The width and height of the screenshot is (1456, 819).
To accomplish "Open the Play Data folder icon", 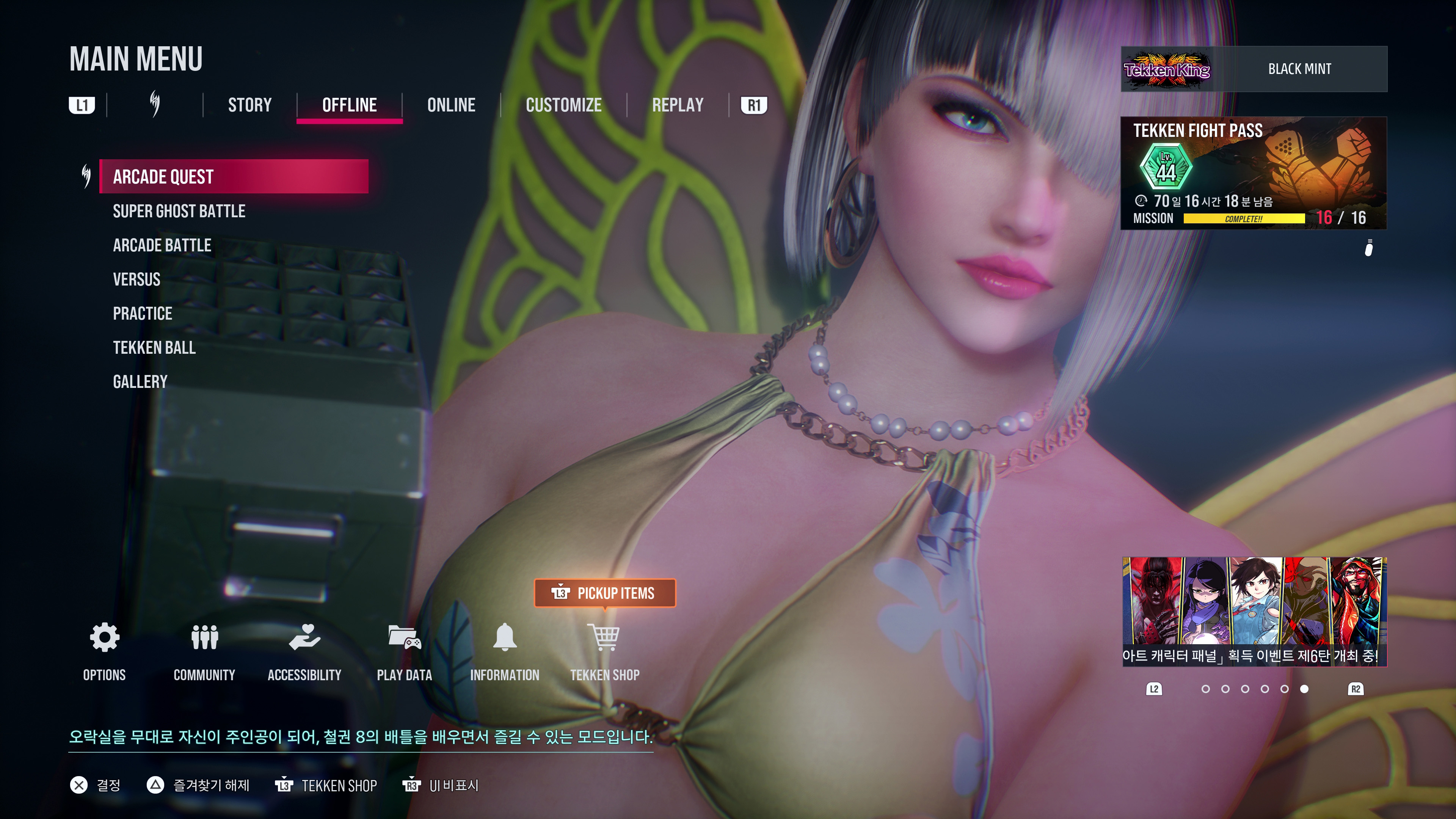I will [405, 639].
